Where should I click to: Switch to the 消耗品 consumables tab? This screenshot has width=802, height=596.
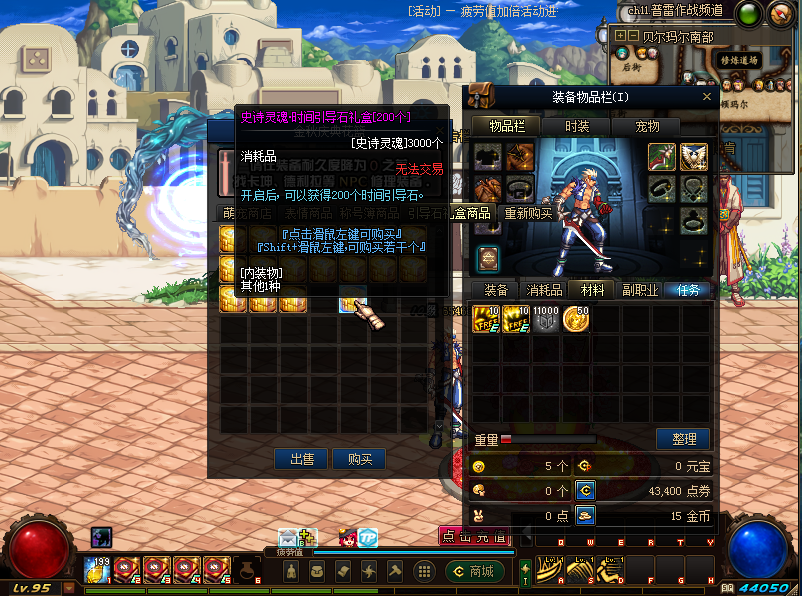tap(544, 290)
